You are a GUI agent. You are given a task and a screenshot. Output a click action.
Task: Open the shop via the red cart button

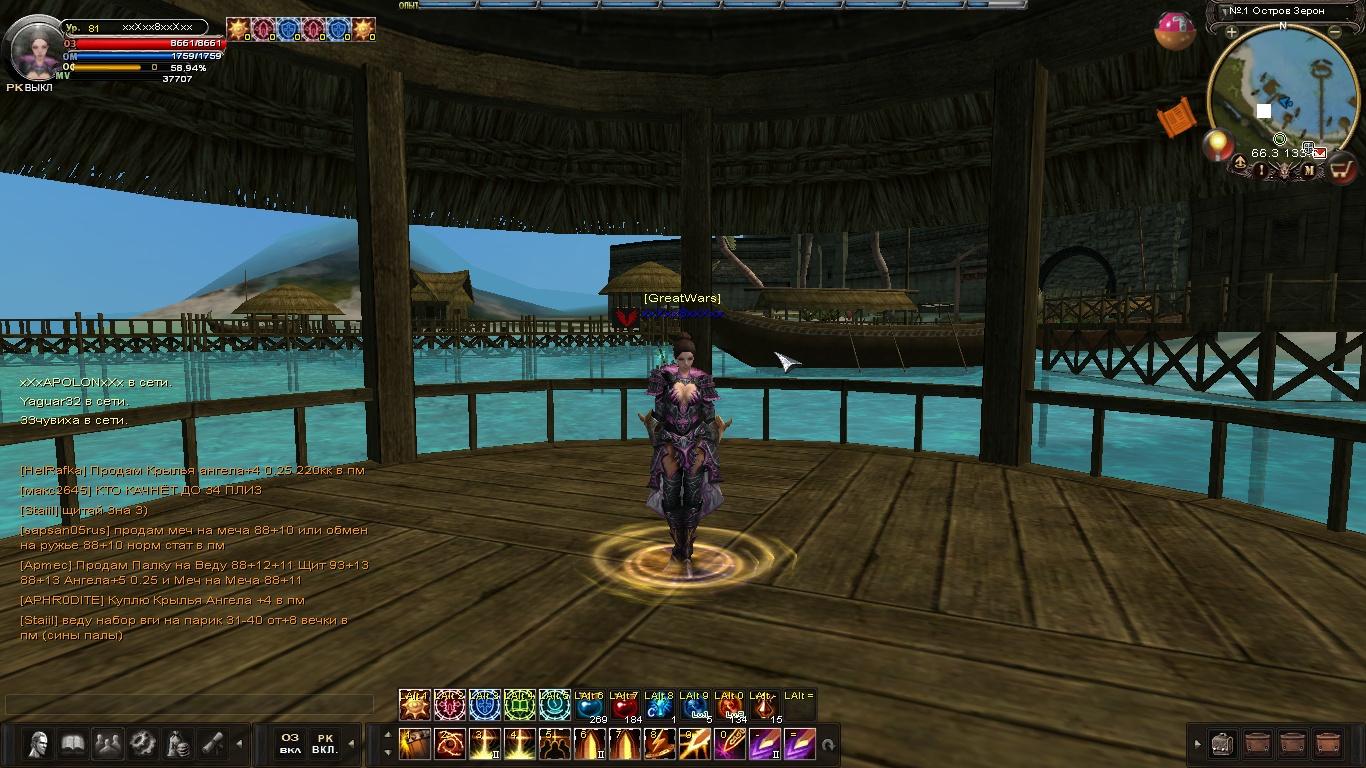point(1341,170)
